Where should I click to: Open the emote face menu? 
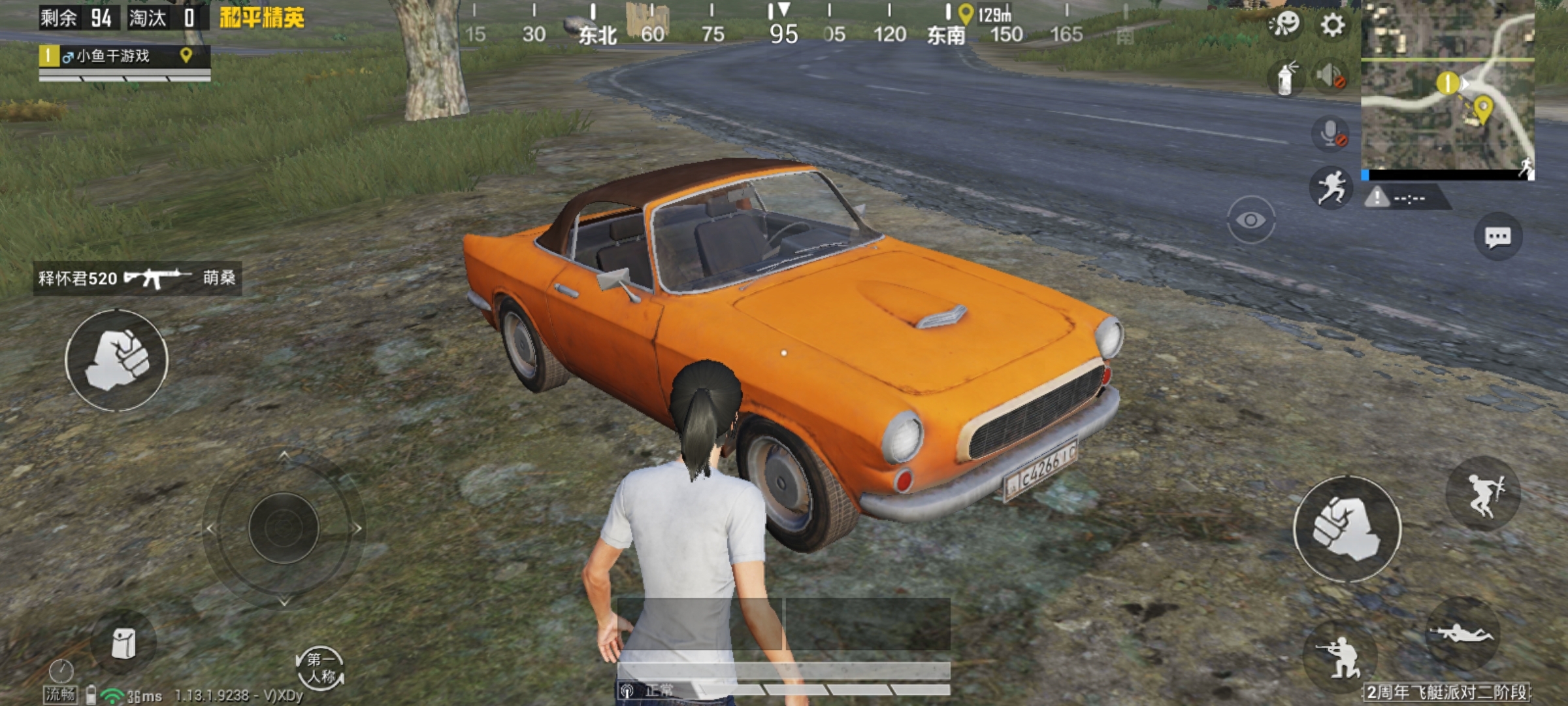(1284, 25)
